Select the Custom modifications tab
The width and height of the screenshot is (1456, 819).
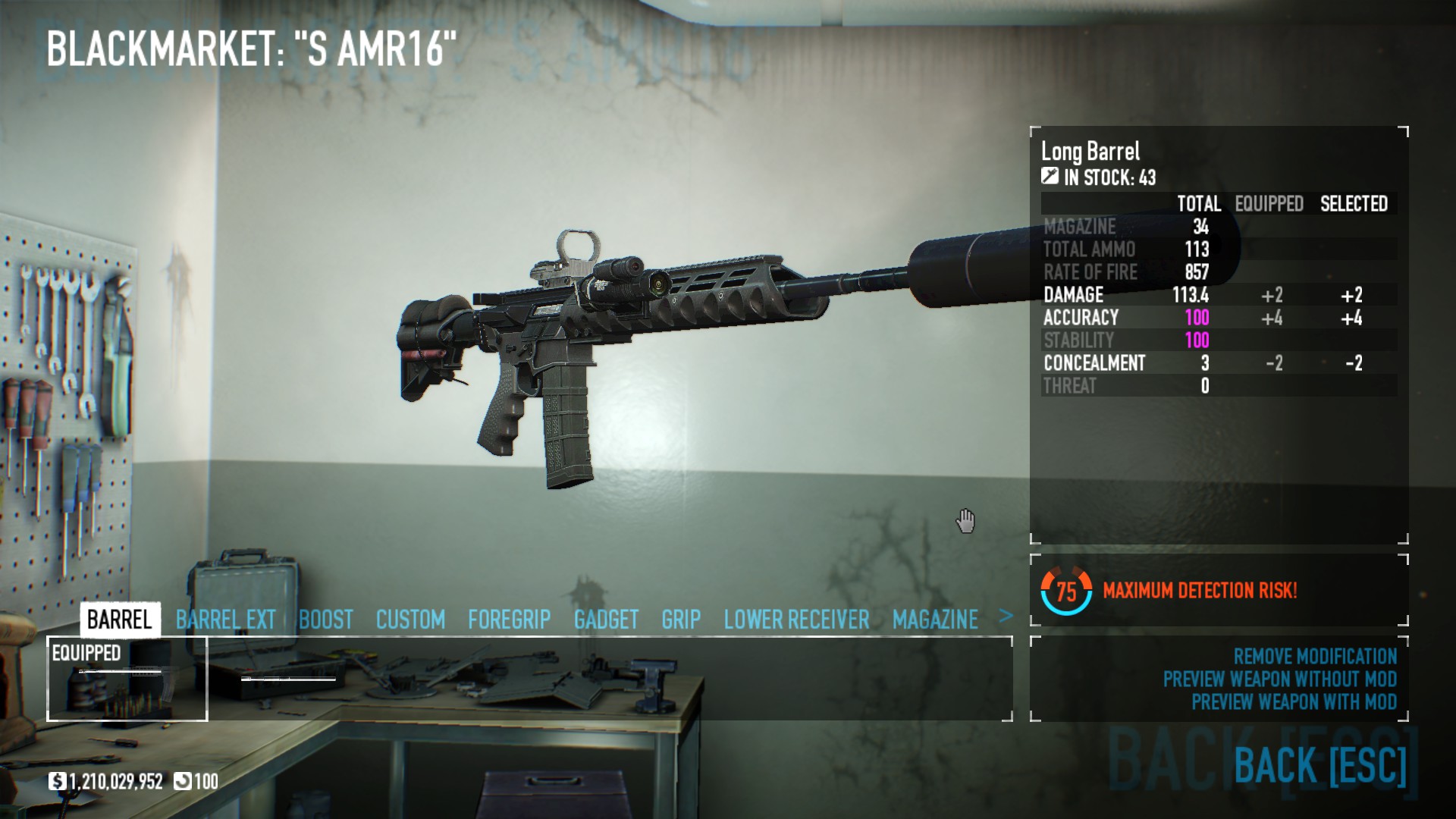[410, 620]
